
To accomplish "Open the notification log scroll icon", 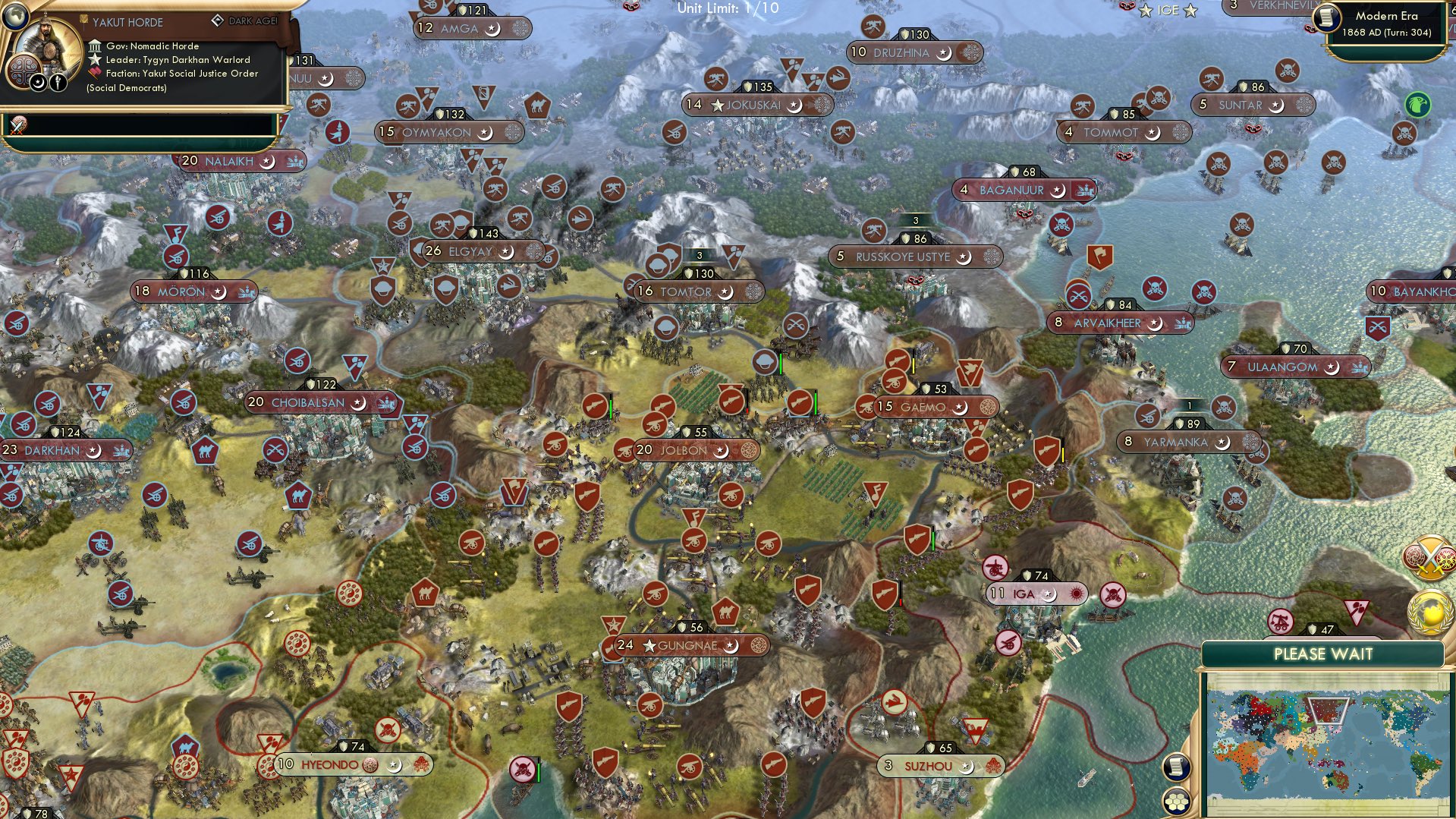I will pyautogui.click(x=1176, y=767).
